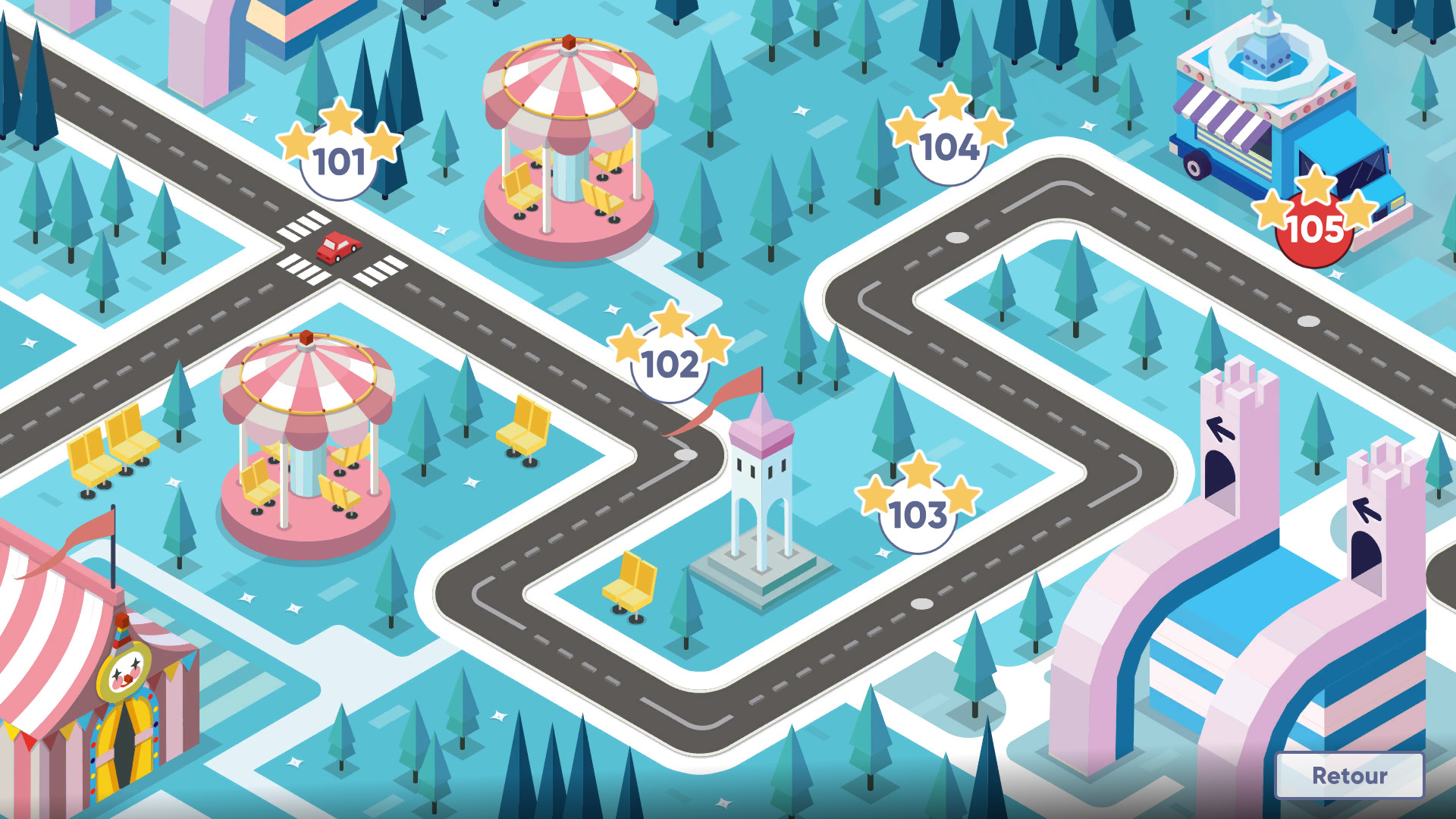Open level 102
This screenshot has height=819, width=1456.
coord(670,364)
